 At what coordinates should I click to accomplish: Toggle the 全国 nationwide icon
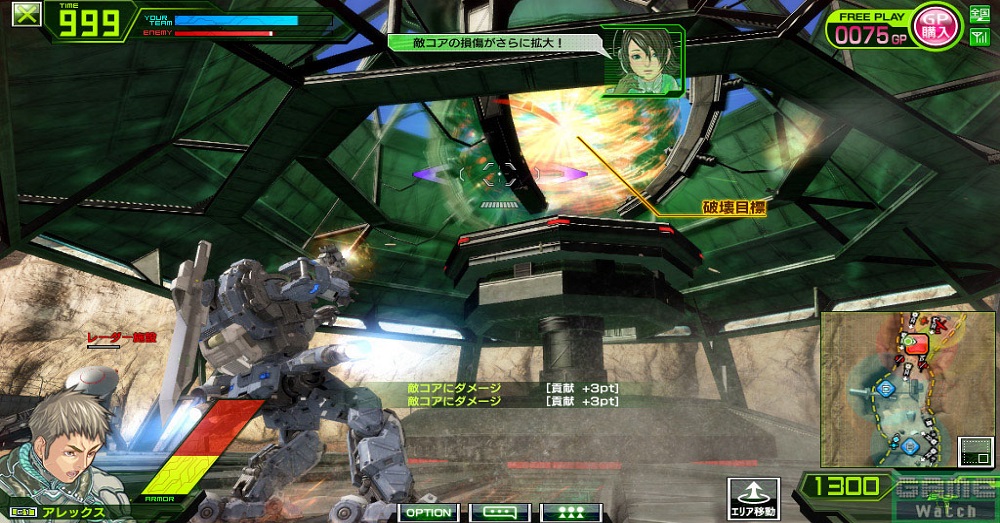pos(979,14)
